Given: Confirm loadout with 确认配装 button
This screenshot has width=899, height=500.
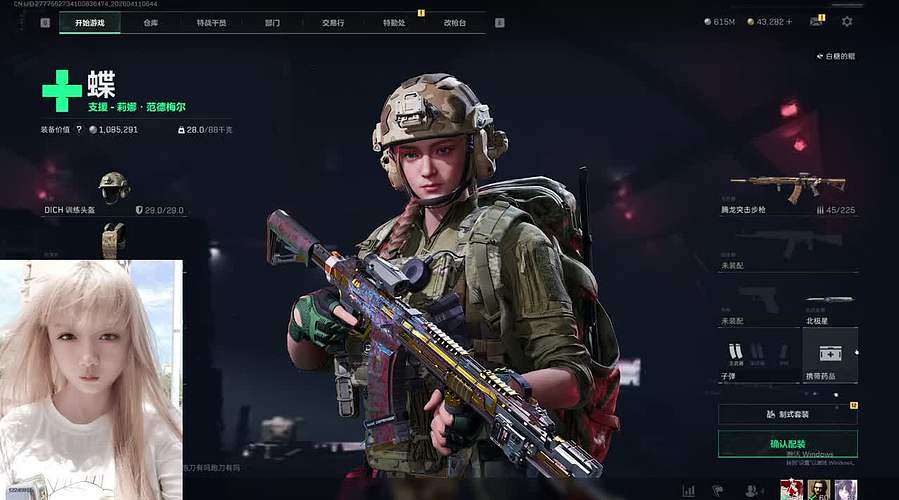Looking at the screenshot, I should click(x=788, y=444).
